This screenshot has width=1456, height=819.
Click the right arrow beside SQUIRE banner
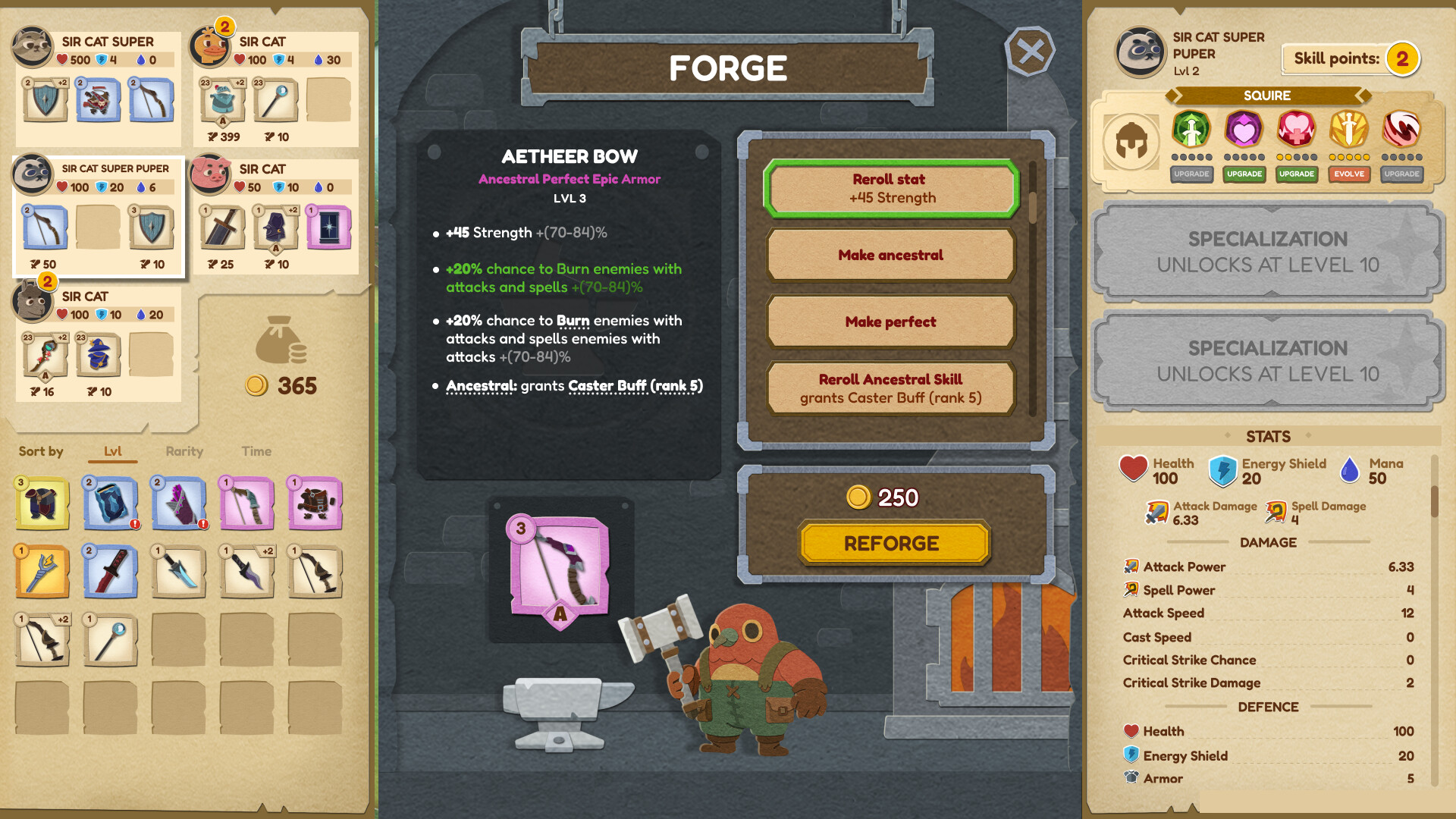tap(1364, 96)
